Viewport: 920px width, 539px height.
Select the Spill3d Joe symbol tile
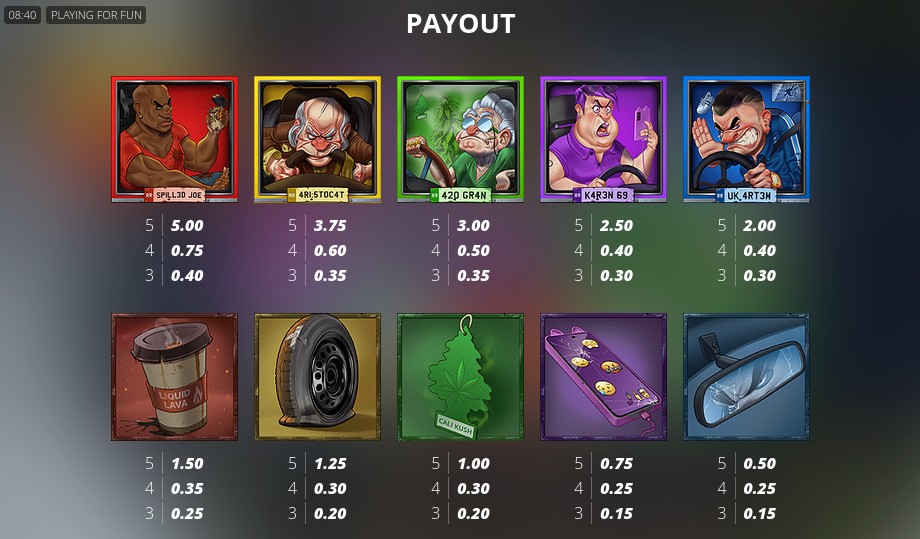click(x=174, y=139)
